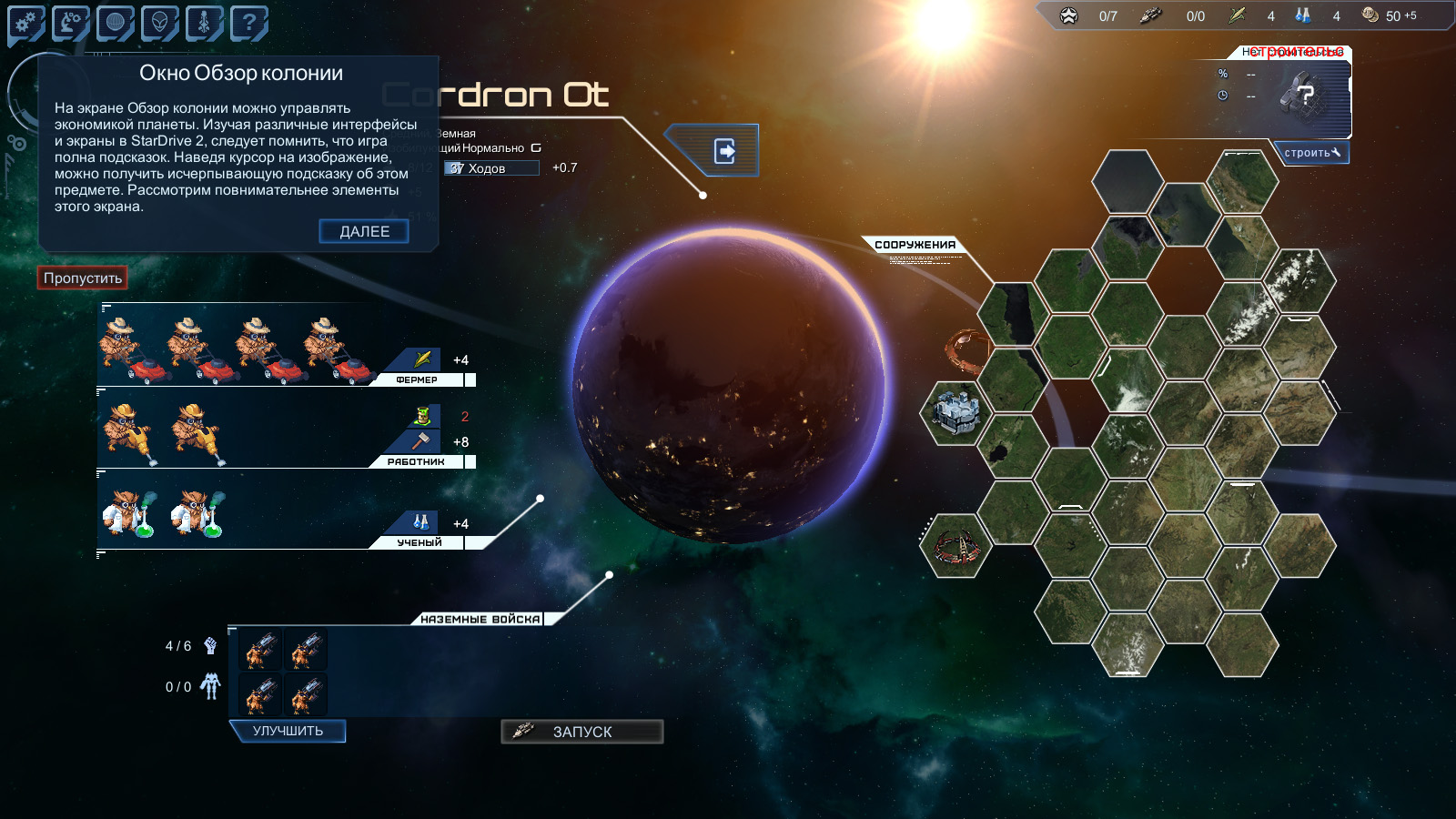Screen dimensions: 1456x819
Task: Open the alien head diplomacy icon
Action: click(x=160, y=23)
